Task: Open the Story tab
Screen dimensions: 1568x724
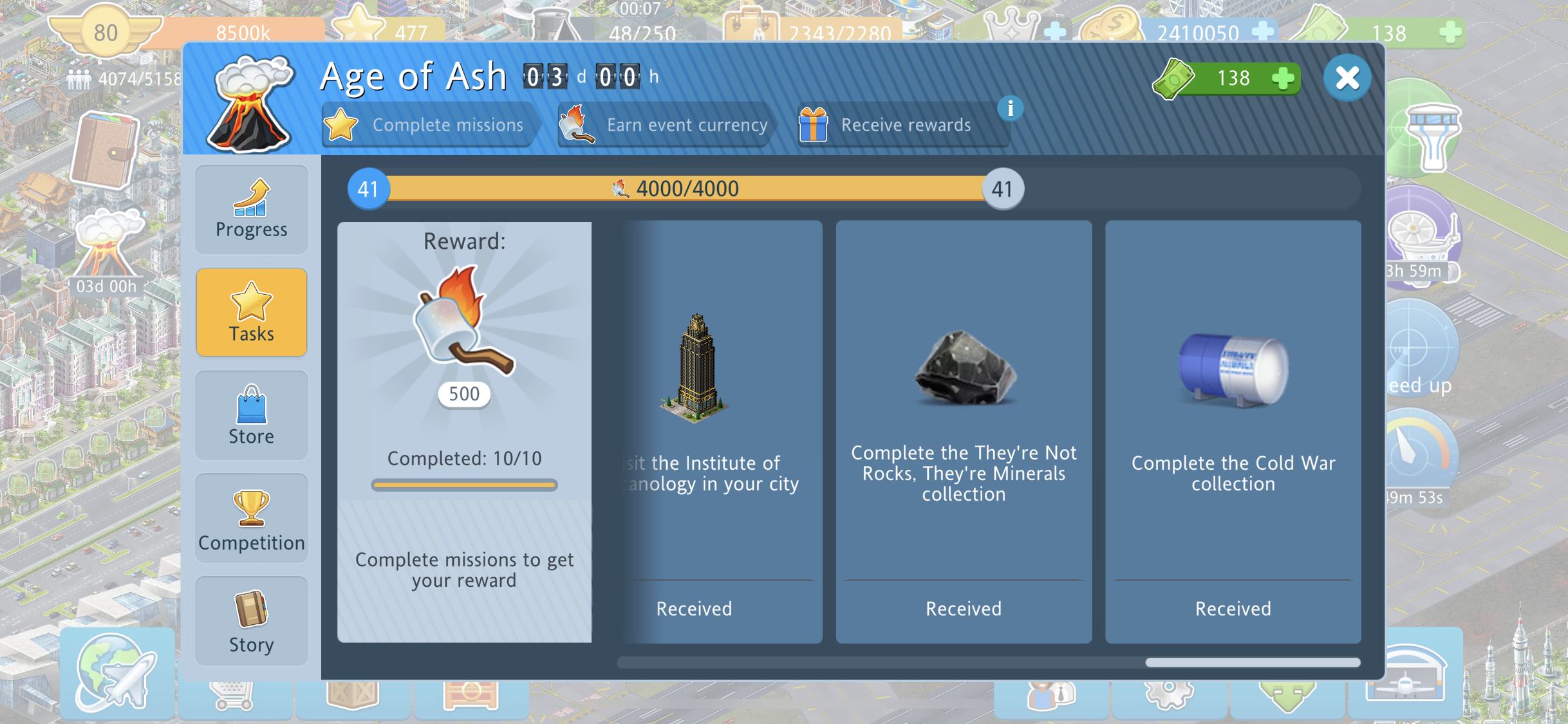Action: coord(251,622)
